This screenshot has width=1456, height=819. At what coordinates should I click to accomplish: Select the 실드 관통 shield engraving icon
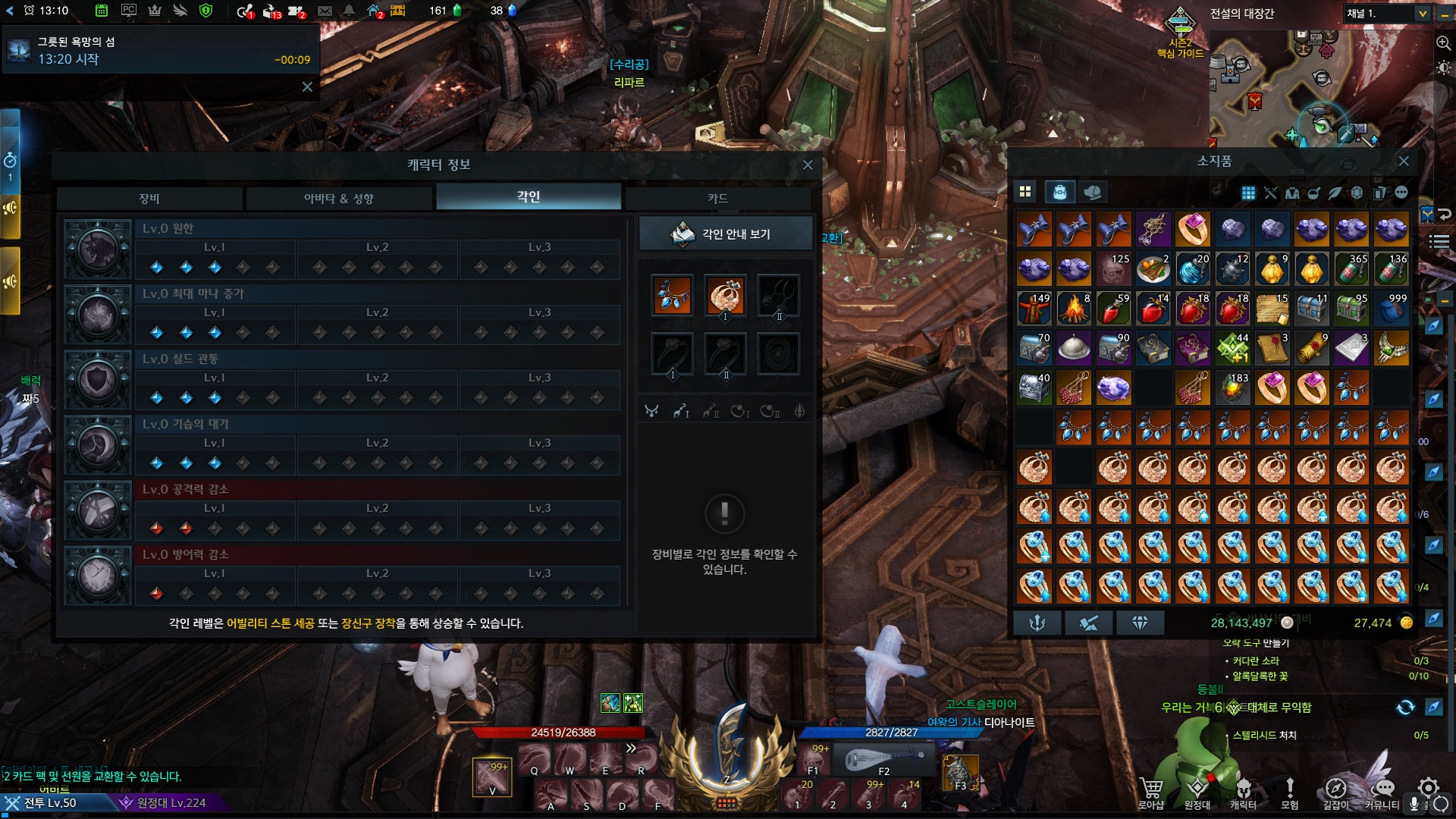pyautogui.click(x=98, y=380)
